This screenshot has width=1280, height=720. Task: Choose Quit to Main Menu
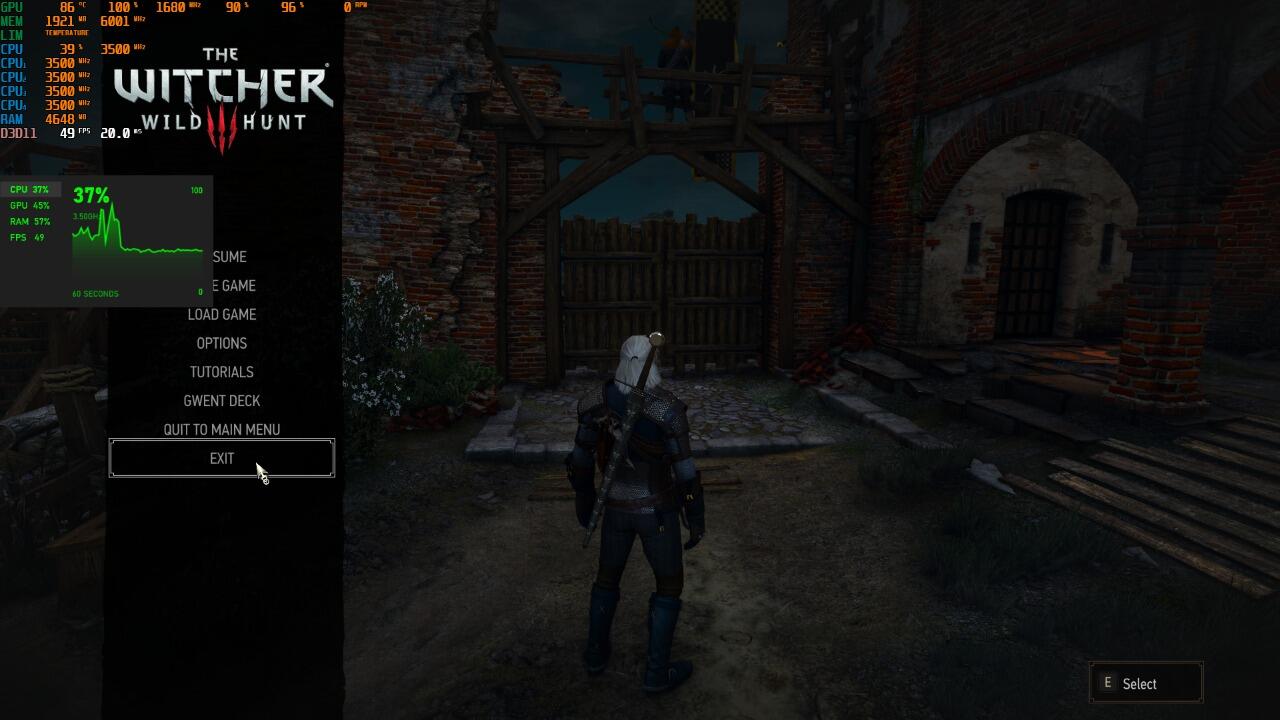(222, 430)
